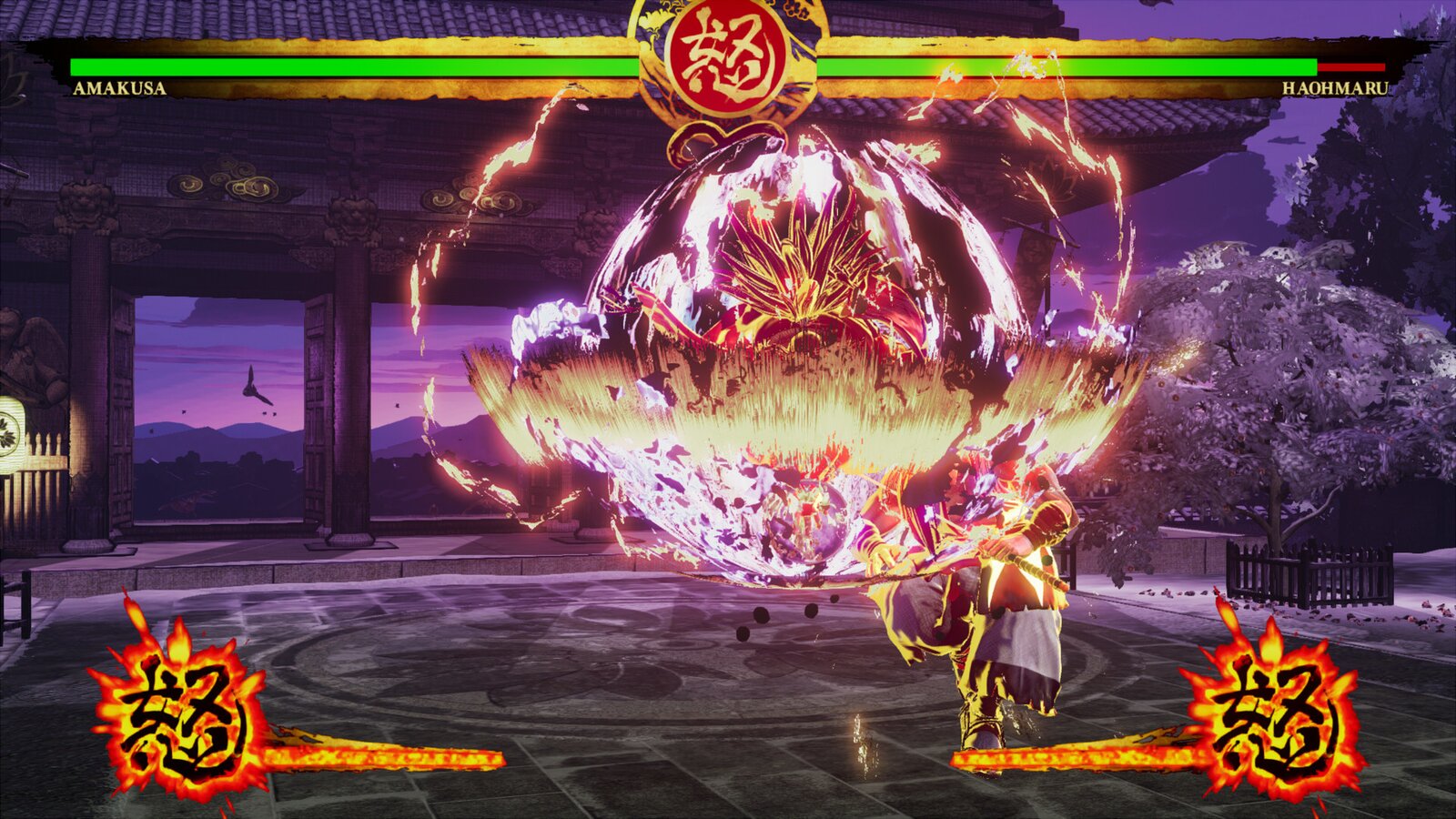Screen dimensions: 1456x819
Task: Click the lava slider under the left rage emblem
Action: point(382,753)
